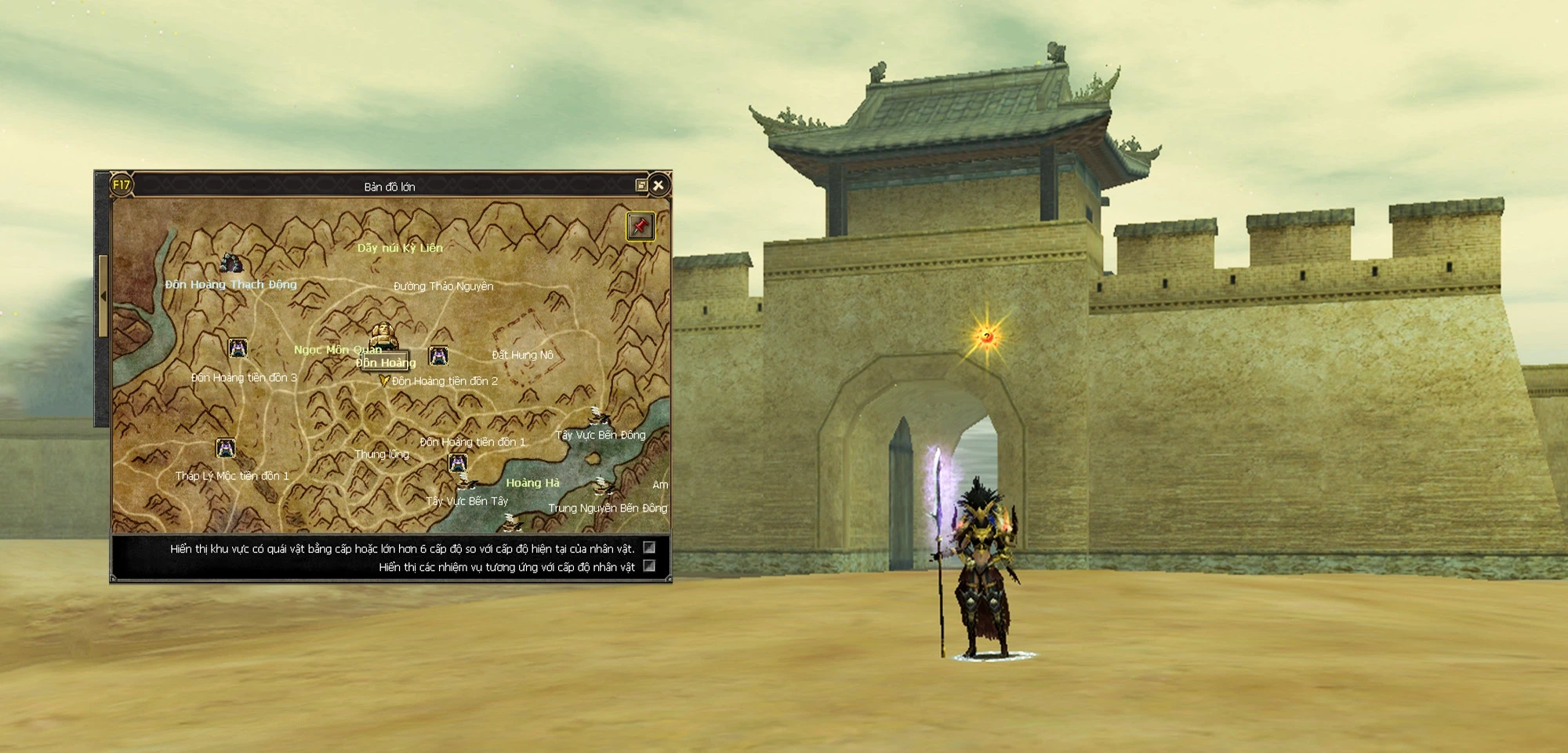
Task: Select the Tây Vực Bến Tây ship marker
Action: pos(467,481)
